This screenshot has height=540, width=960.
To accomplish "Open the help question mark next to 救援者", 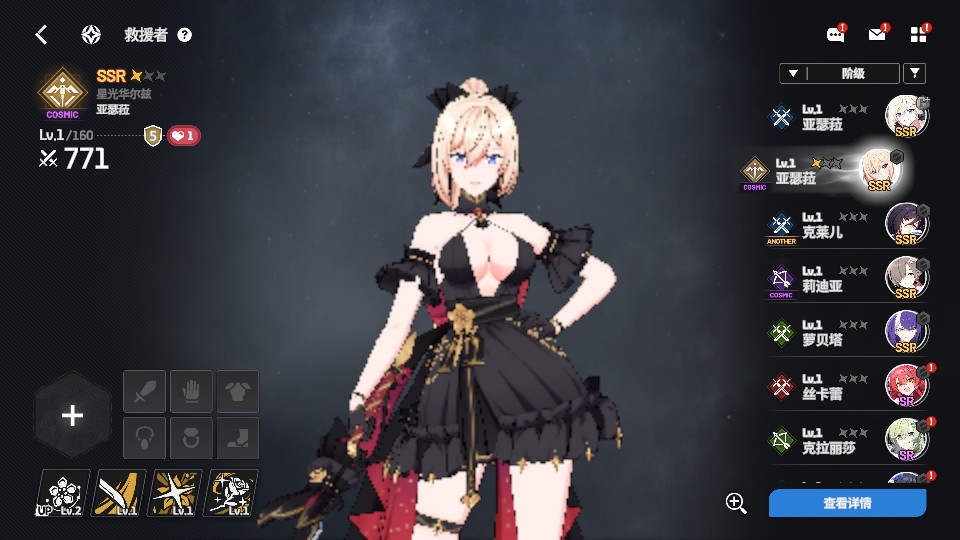I will pos(185,35).
